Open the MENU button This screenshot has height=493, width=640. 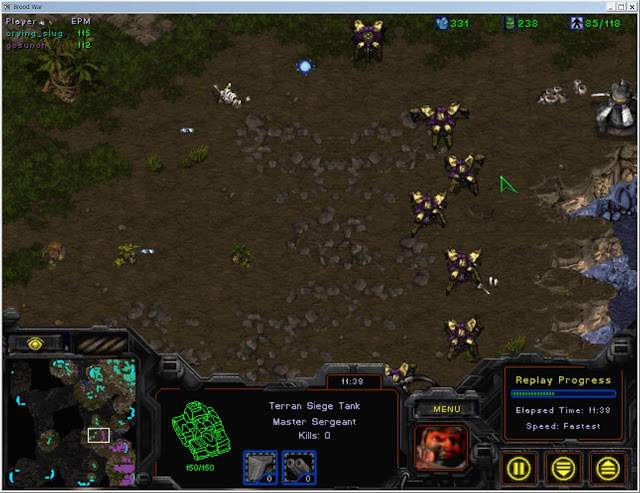point(446,409)
